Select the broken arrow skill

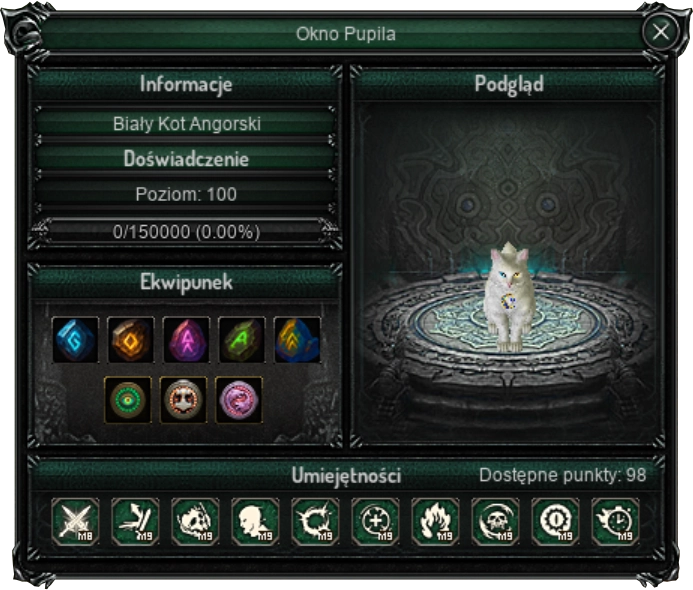tap(136, 521)
